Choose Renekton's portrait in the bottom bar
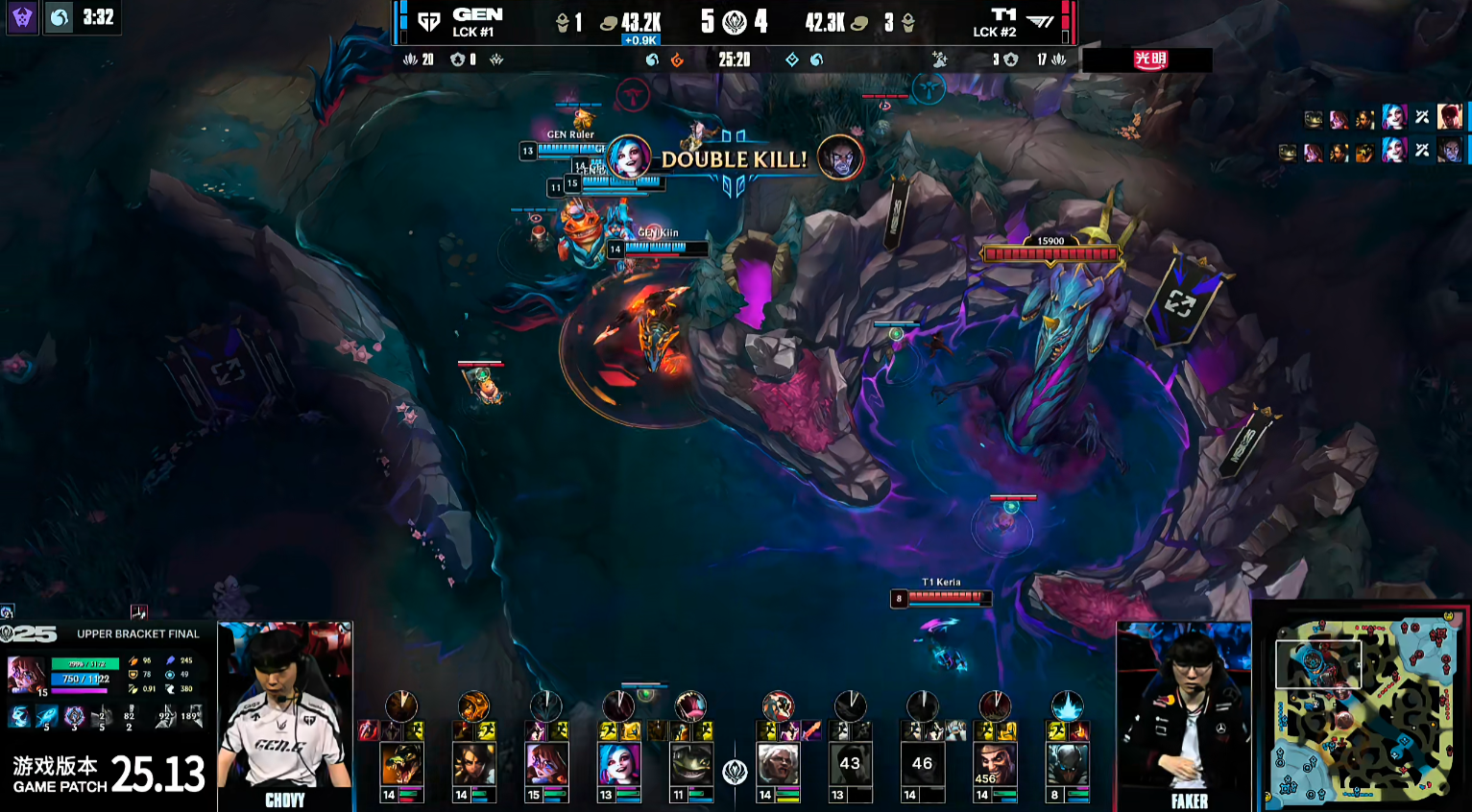 tap(401, 765)
